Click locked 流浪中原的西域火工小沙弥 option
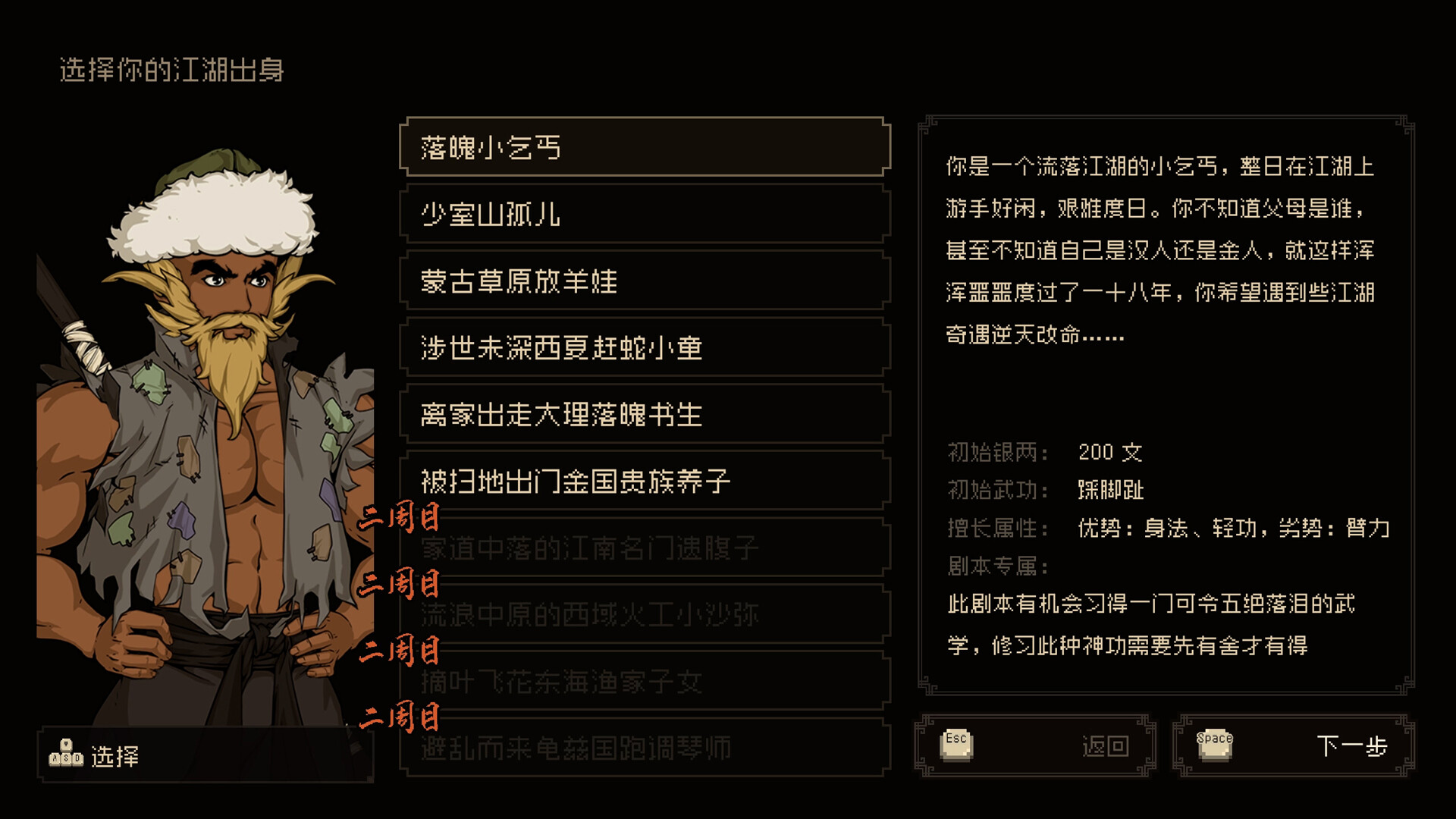The height and width of the screenshot is (819, 1456). pos(645,615)
